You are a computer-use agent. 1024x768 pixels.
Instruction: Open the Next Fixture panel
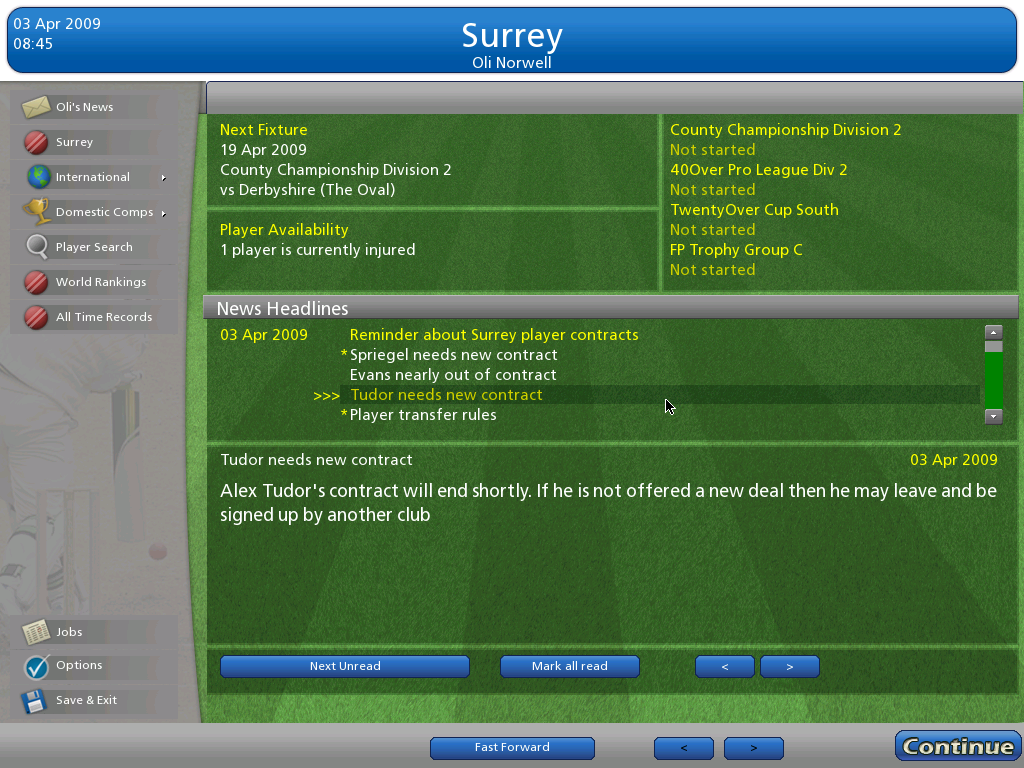432,160
